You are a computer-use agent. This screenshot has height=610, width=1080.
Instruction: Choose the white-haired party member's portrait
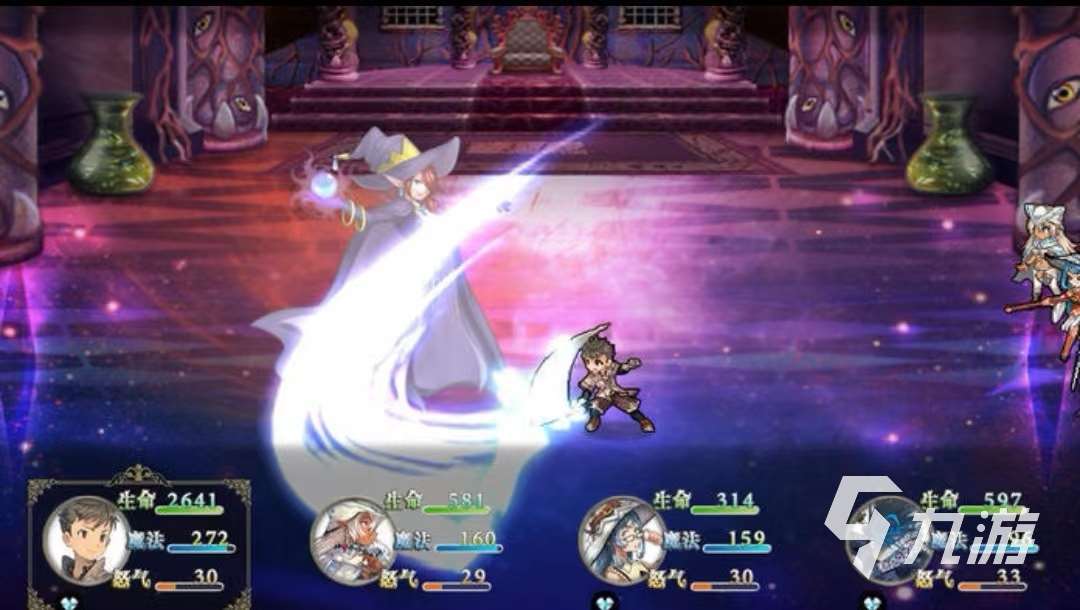352,541
